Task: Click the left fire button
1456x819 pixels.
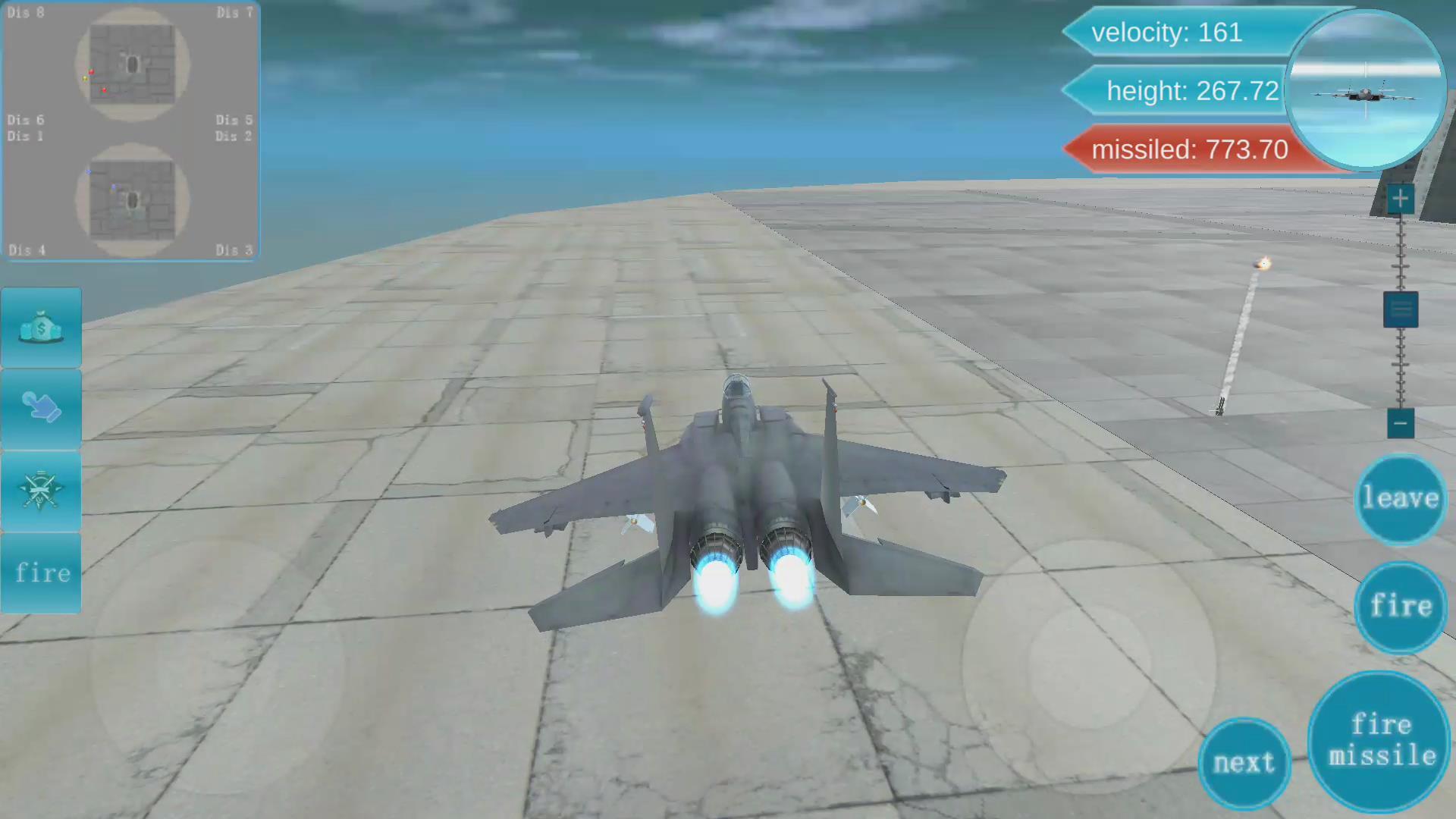Action: point(41,573)
